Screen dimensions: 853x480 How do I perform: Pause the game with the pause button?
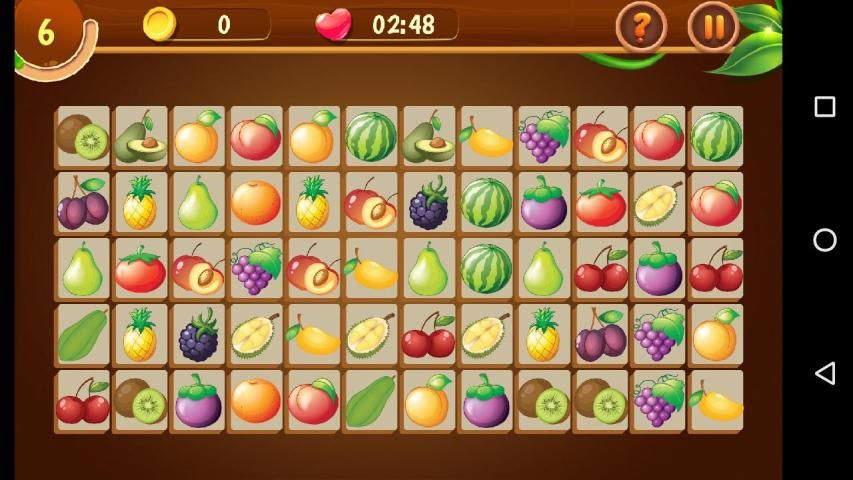[713, 27]
